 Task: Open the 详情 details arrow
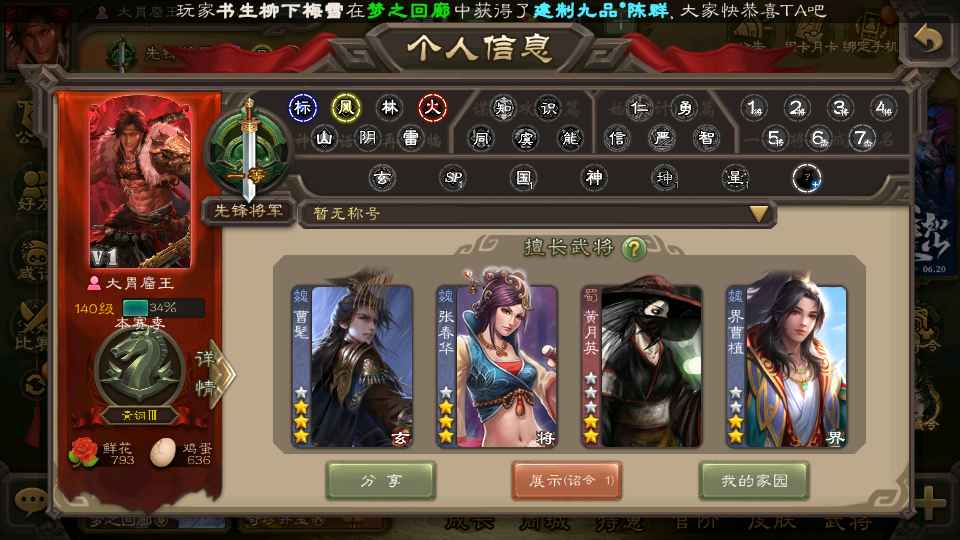click(214, 374)
